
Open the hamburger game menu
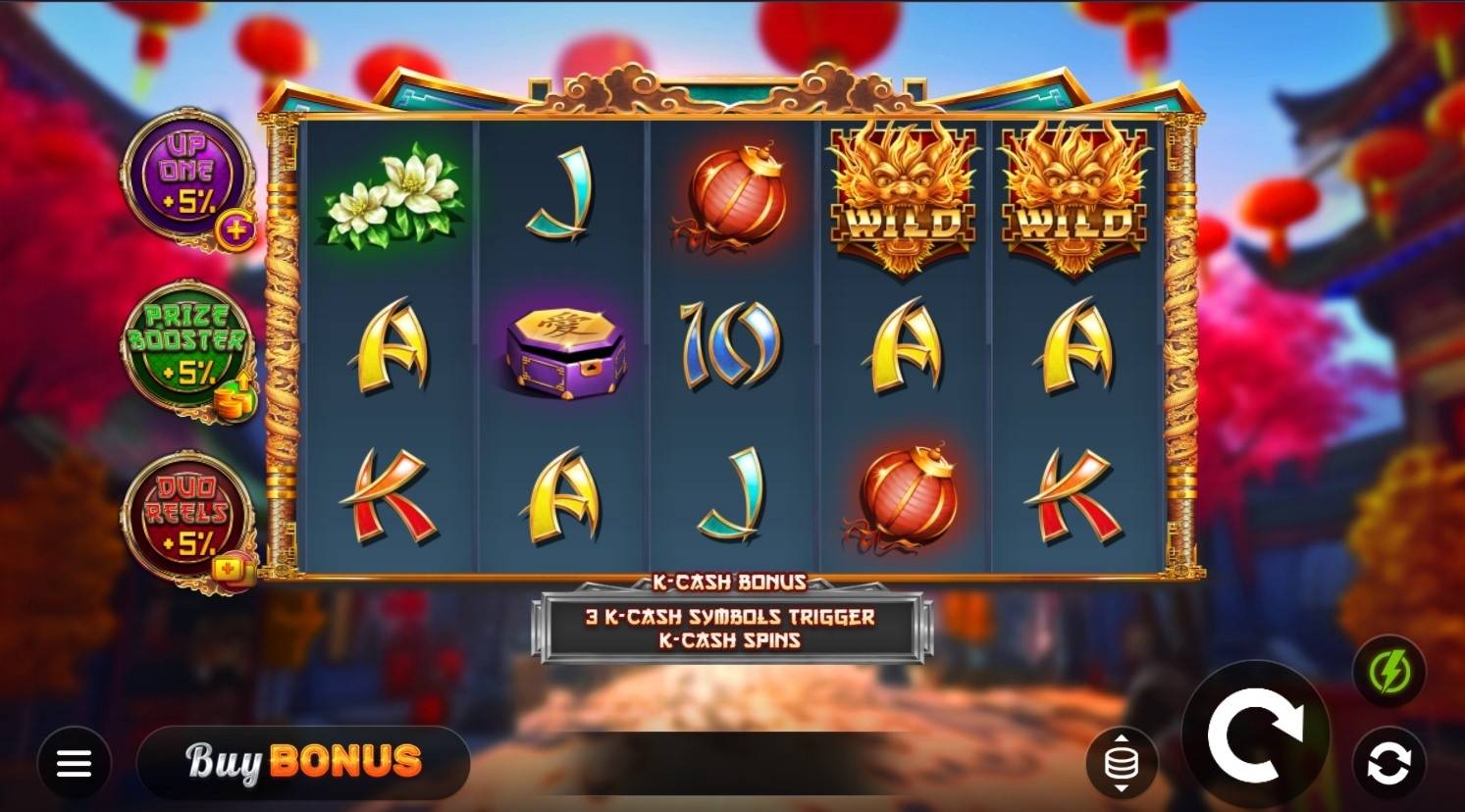74,763
